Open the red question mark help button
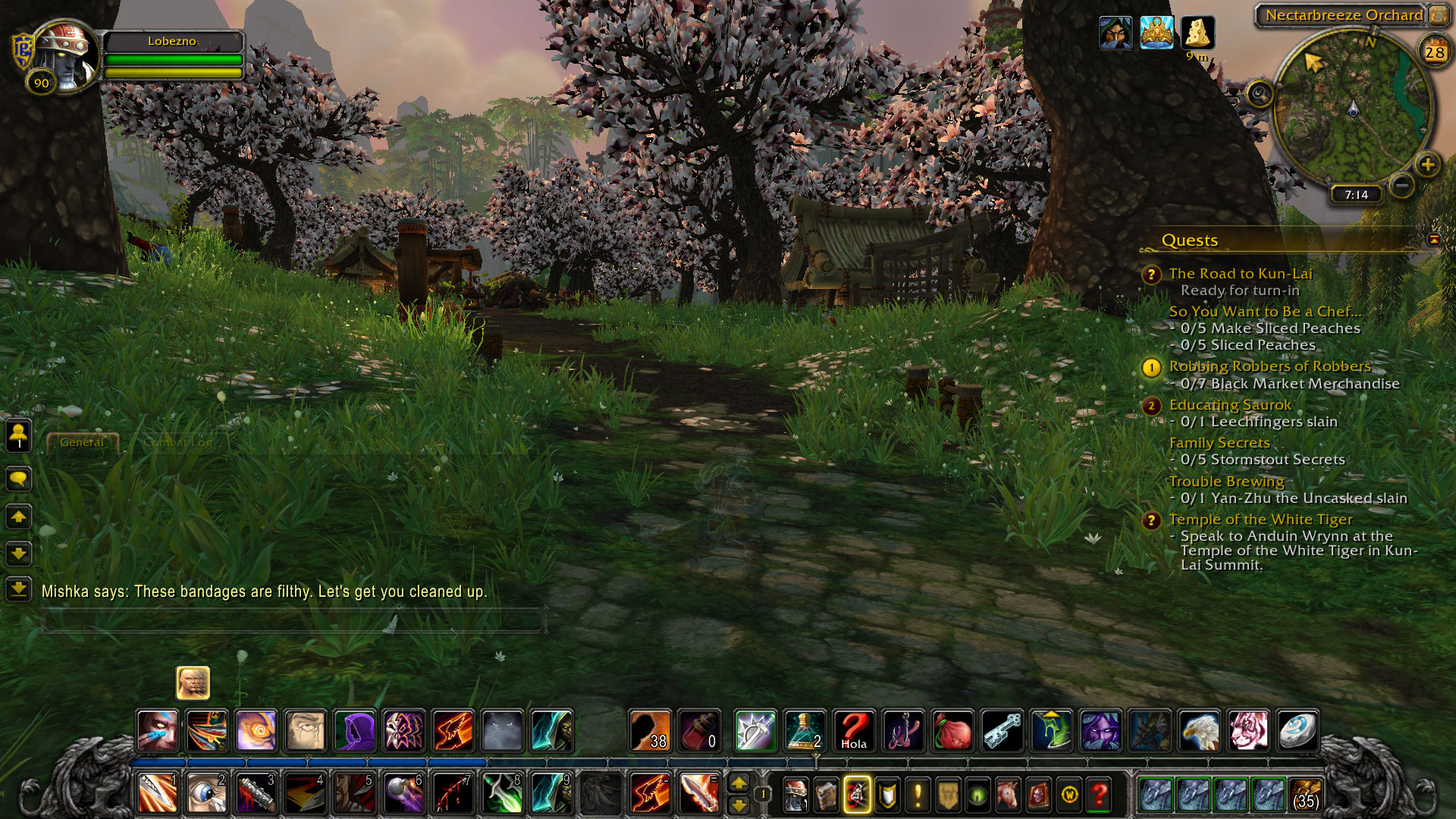Viewport: 1456px width, 819px height. tap(1099, 795)
